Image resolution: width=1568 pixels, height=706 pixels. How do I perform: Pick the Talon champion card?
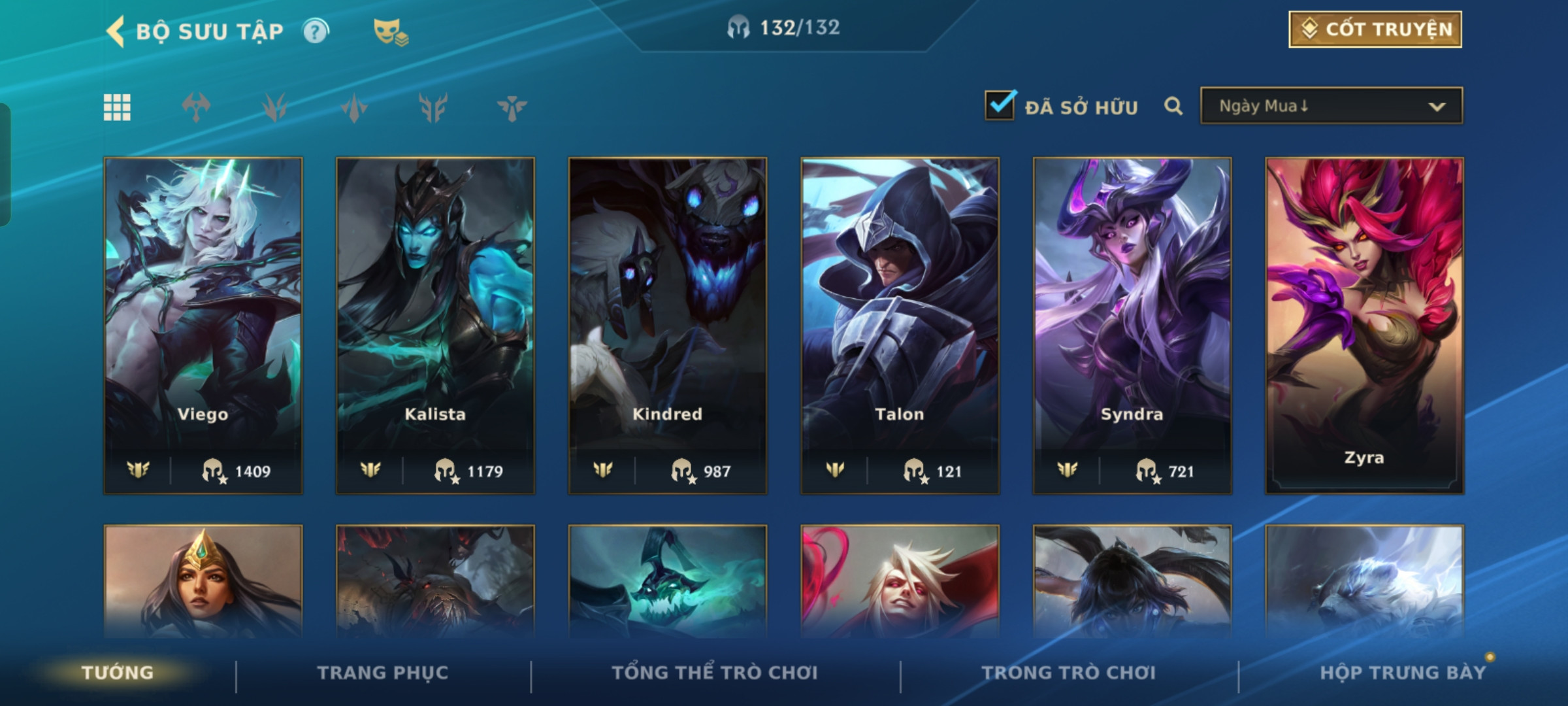point(900,325)
